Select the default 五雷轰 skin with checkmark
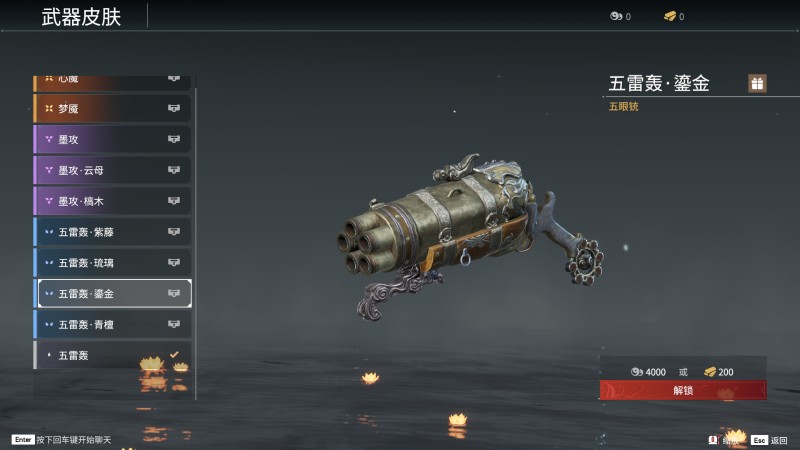This screenshot has height=450, width=800. click(113, 355)
